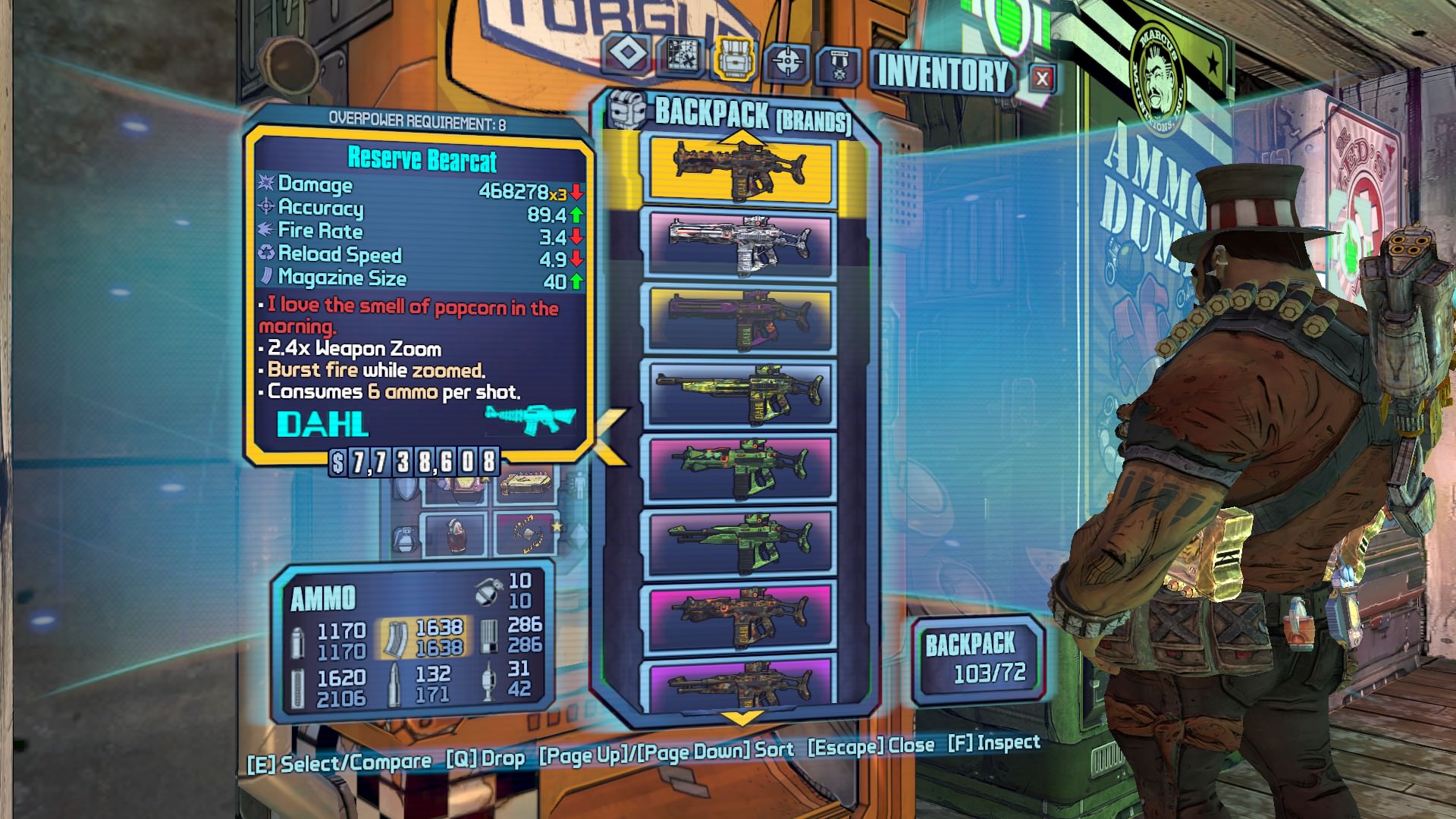The image size is (1456, 819).
Task: Open the missions tab with the diamond icon
Action: pyautogui.click(x=627, y=55)
